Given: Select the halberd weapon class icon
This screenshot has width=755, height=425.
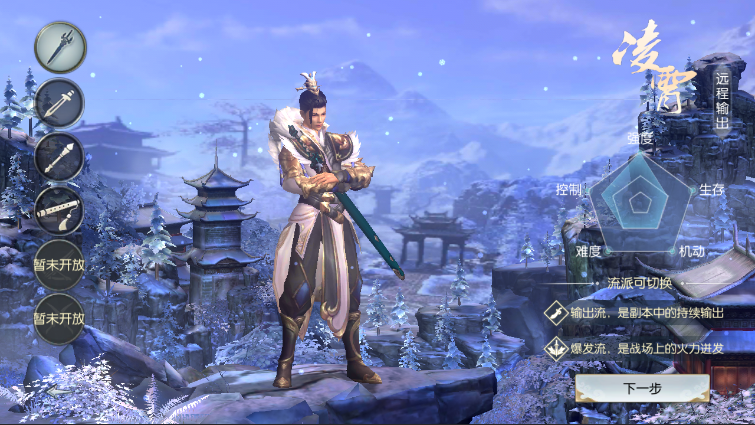Looking at the screenshot, I should 61,46.
